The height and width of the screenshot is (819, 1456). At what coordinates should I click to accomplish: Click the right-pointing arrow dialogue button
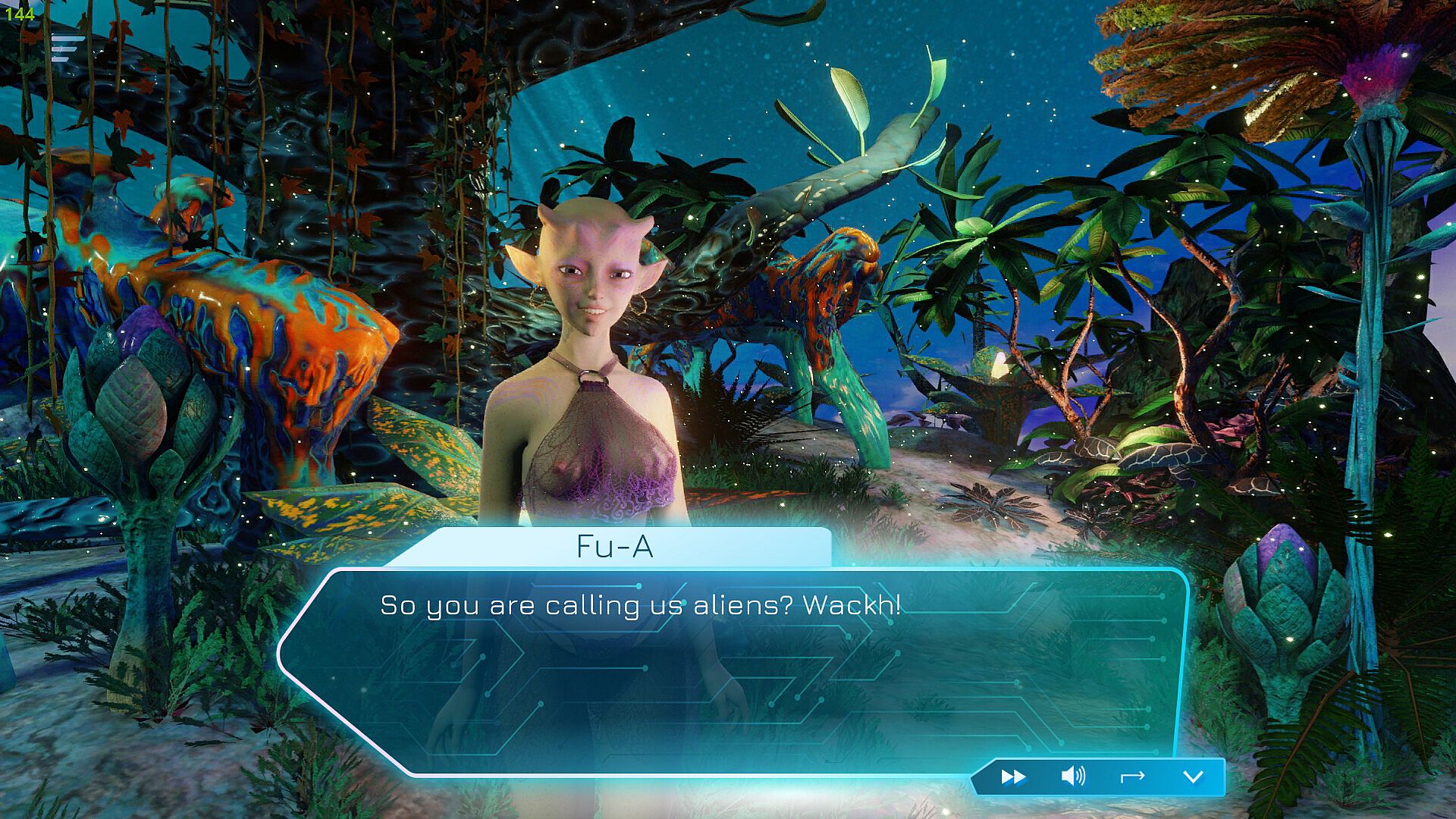pyautogui.click(x=1132, y=777)
